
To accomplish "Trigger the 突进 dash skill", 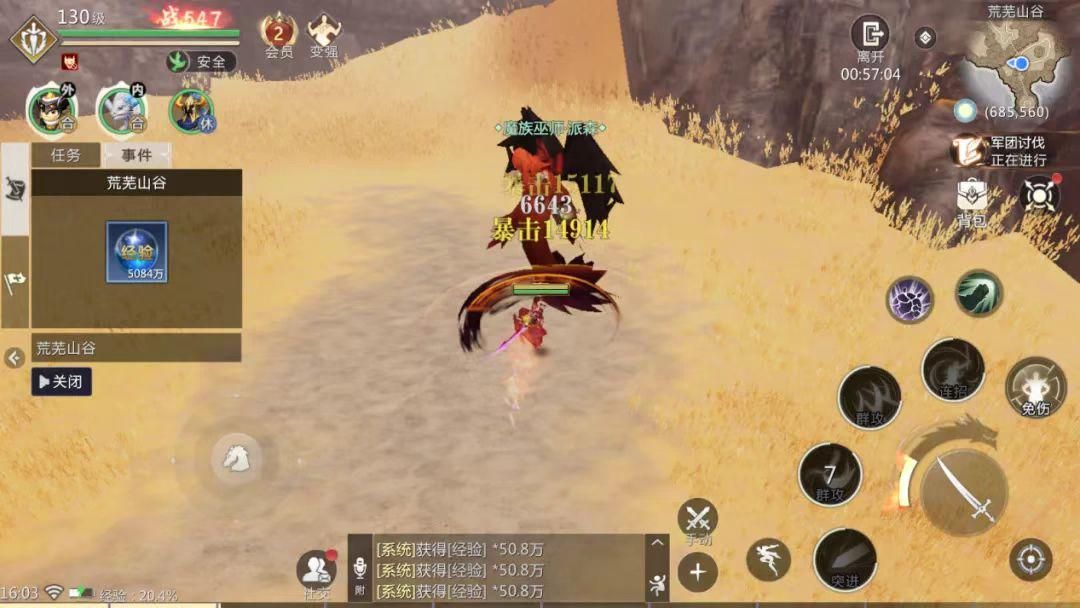I will coord(845,559).
